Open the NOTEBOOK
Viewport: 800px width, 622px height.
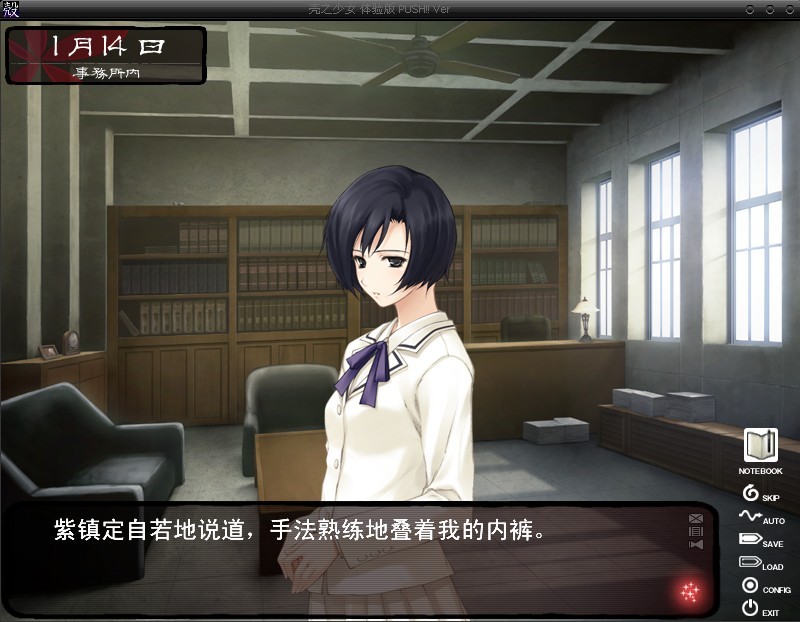pos(760,446)
